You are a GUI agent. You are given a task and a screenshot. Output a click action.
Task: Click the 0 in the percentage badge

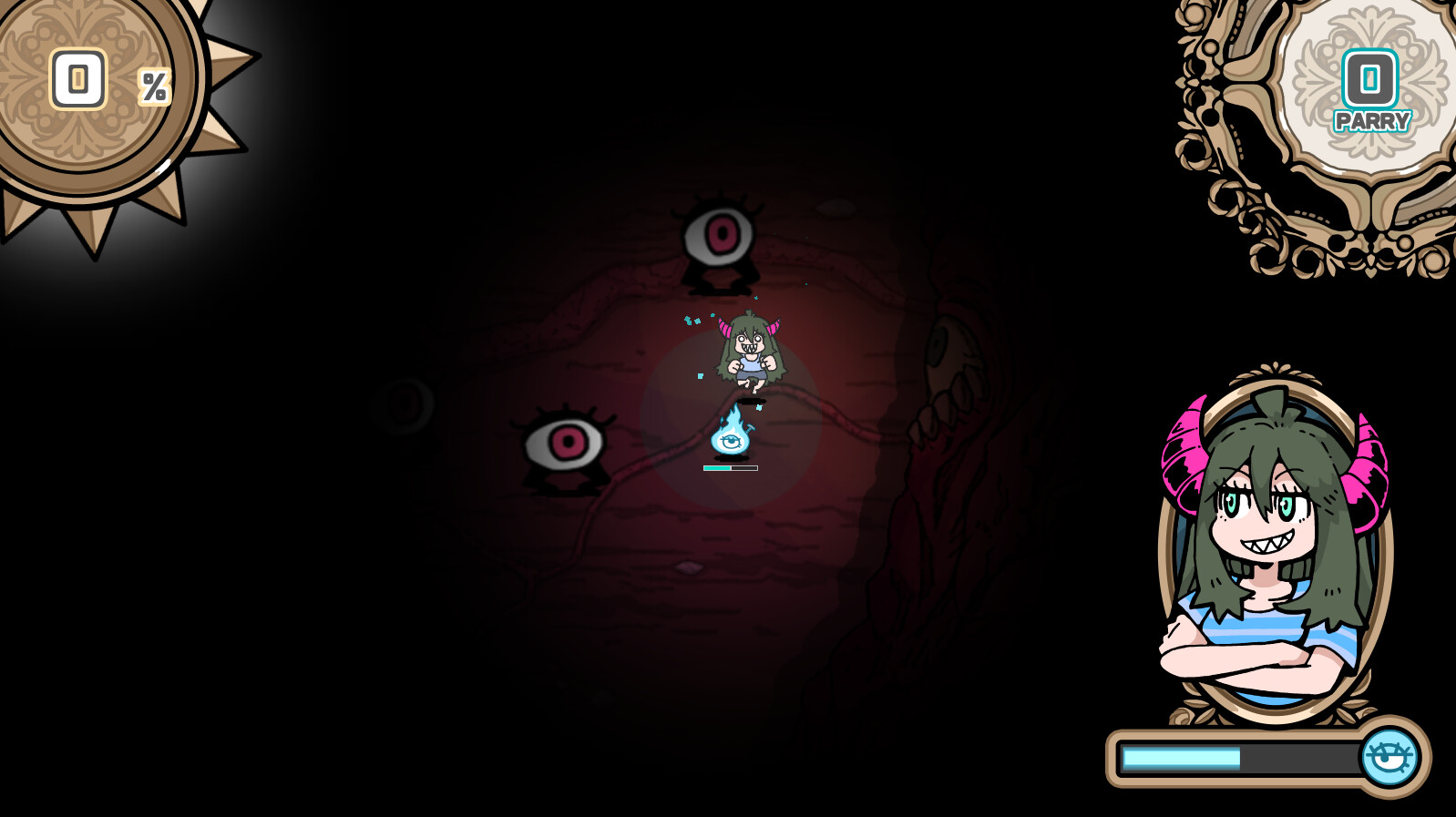(79, 80)
